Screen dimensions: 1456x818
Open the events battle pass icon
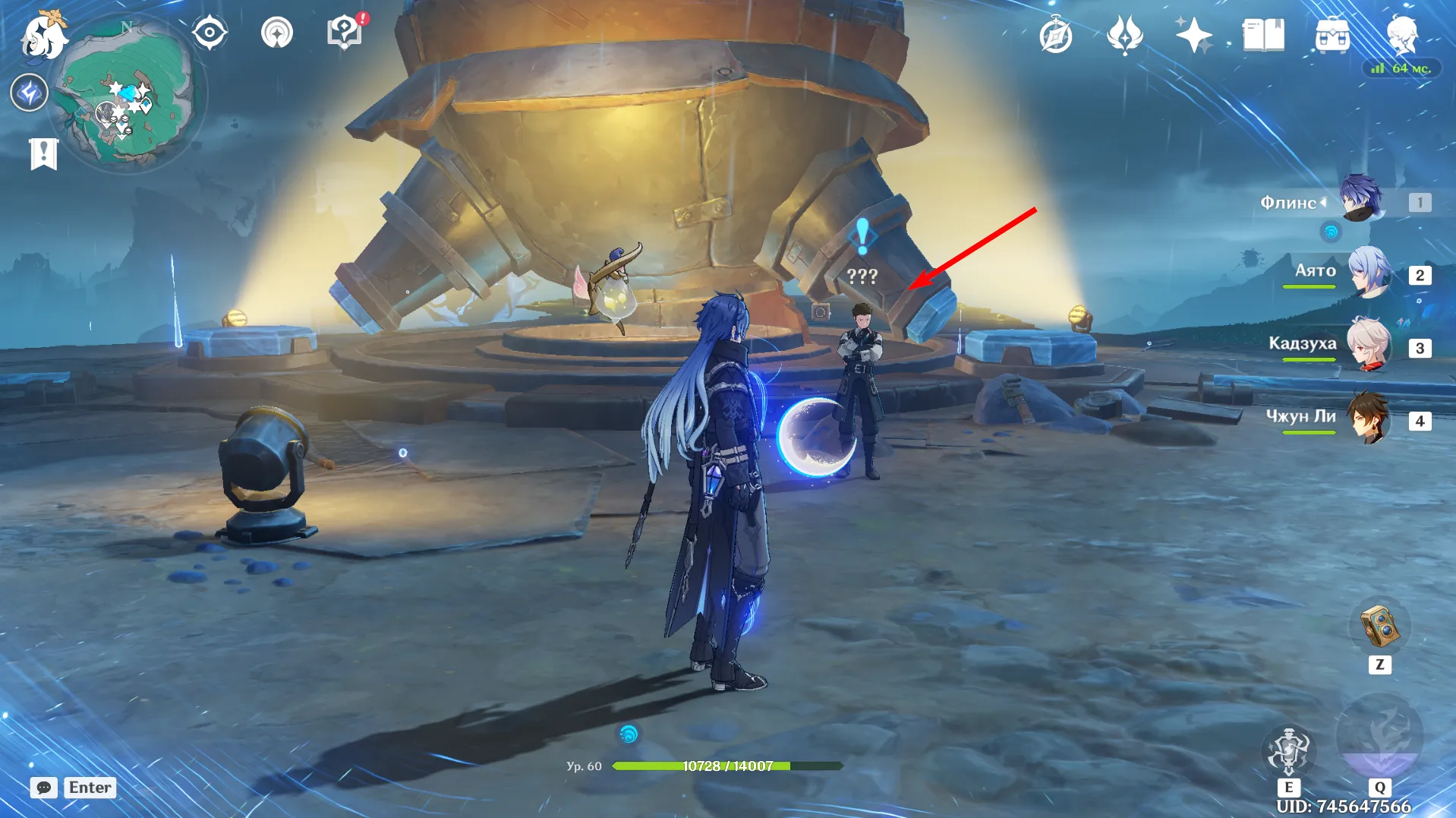1125,36
